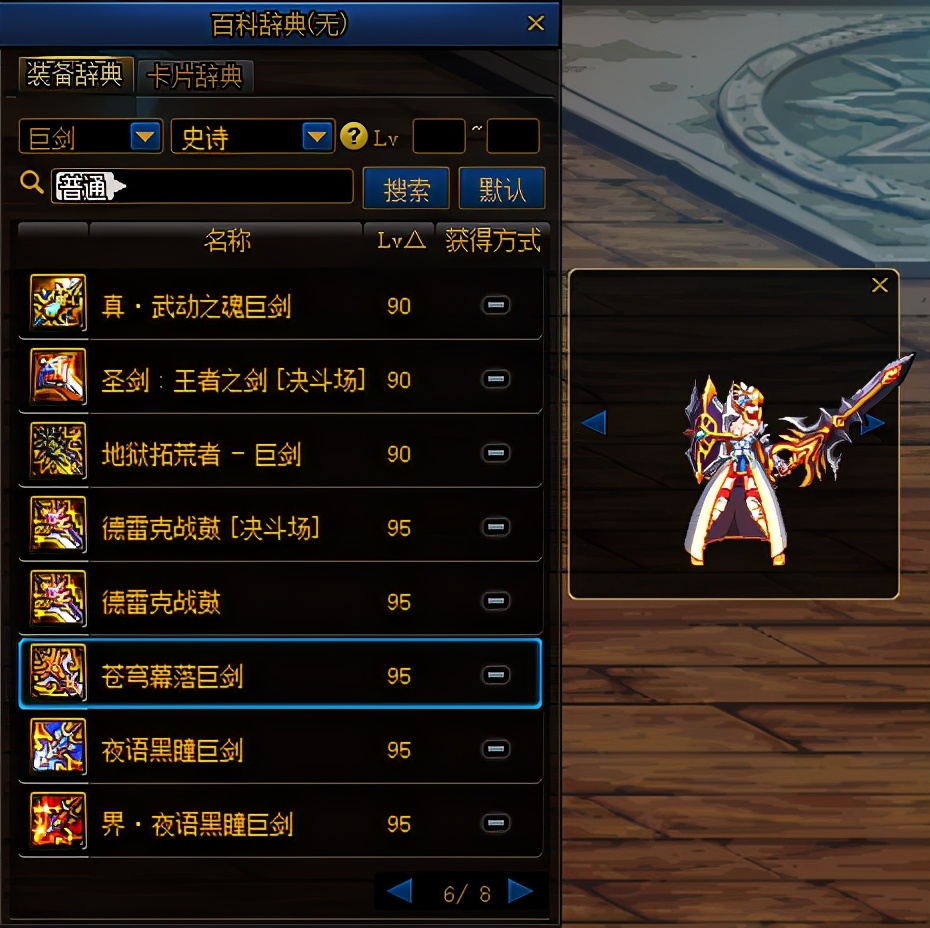Click the 搜索 search button
Image resolution: width=930 pixels, height=928 pixels.
(406, 188)
